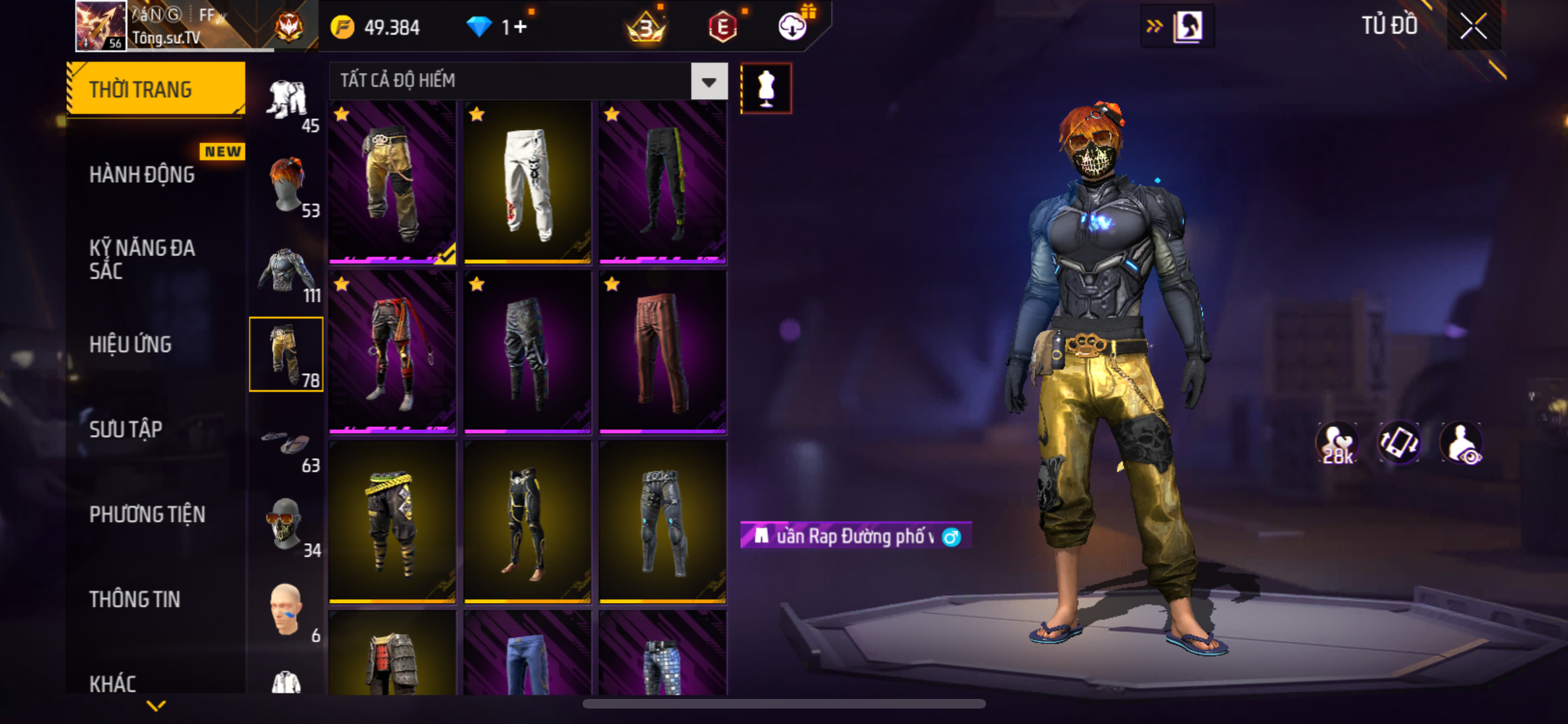Open the tops category with 111 items

[287, 270]
